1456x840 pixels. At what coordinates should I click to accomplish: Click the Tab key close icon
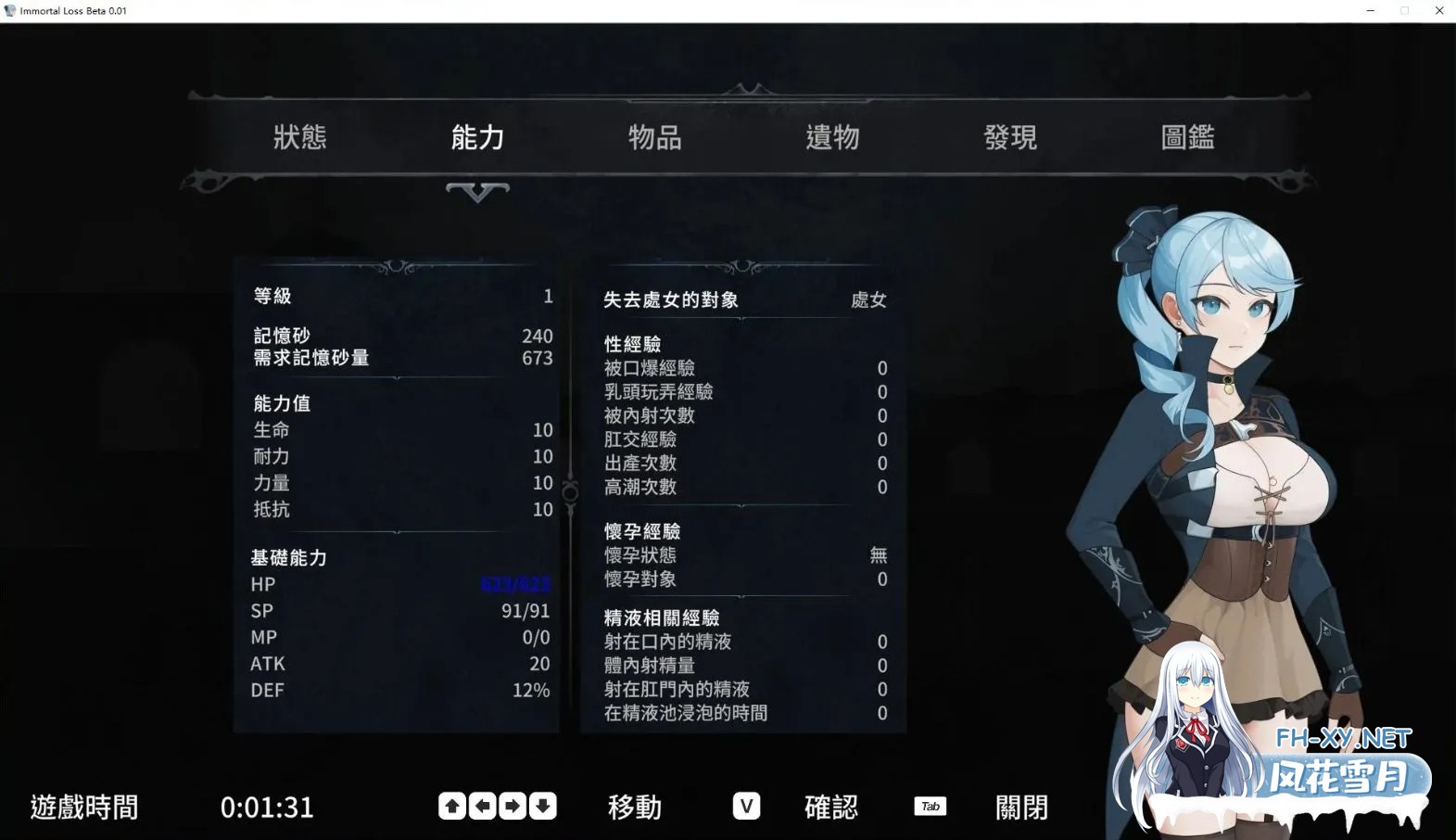pos(930,807)
